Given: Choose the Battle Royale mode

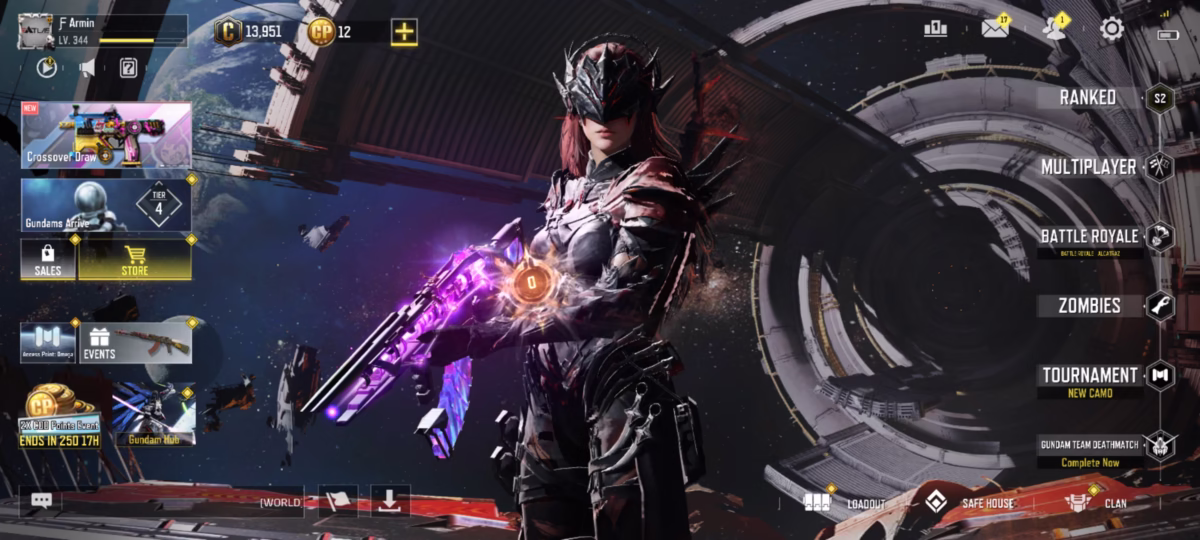Looking at the screenshot, I should coord(1089,236).
